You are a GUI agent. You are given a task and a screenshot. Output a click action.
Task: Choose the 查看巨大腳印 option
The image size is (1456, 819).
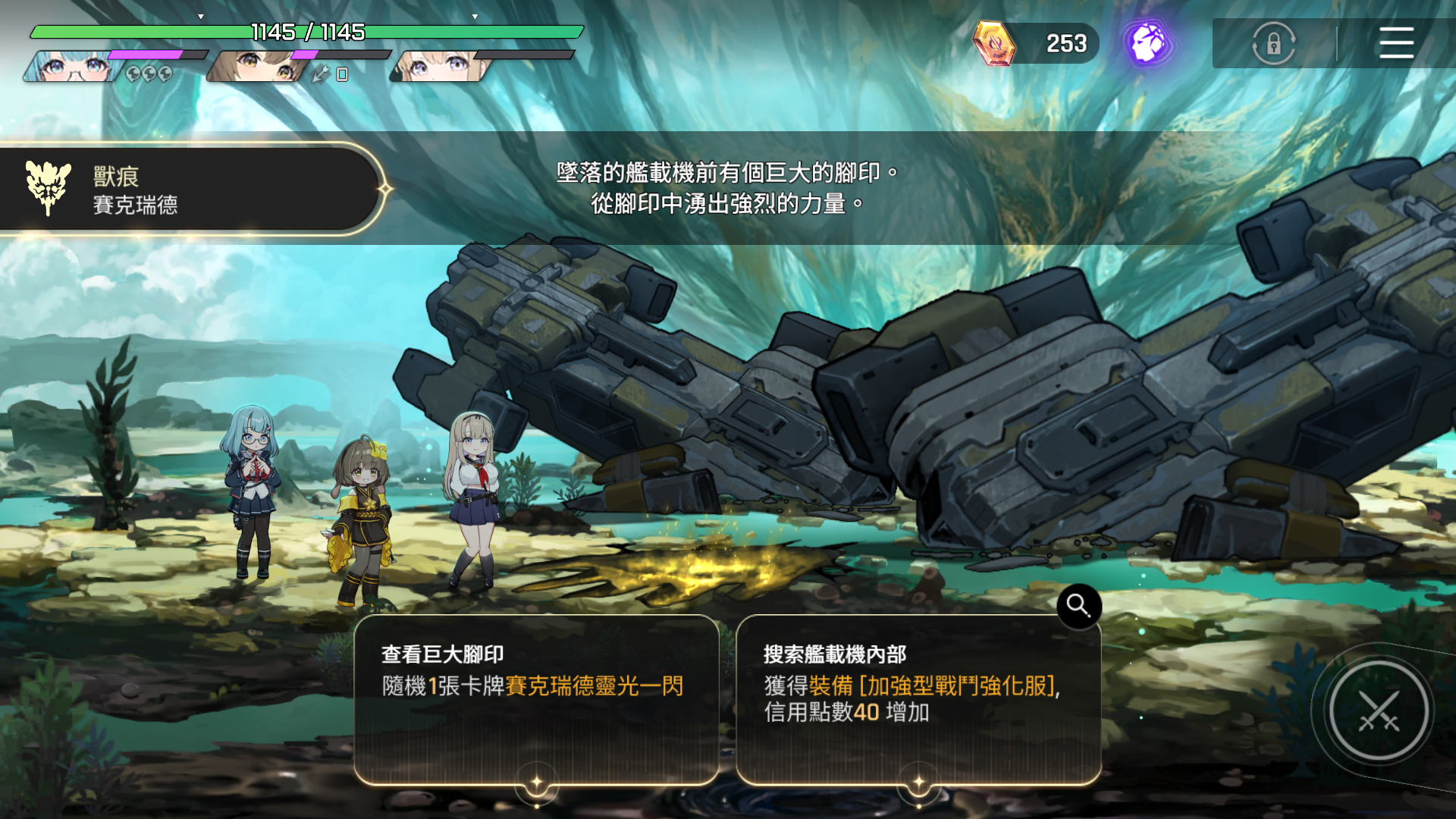pos(536,698)
